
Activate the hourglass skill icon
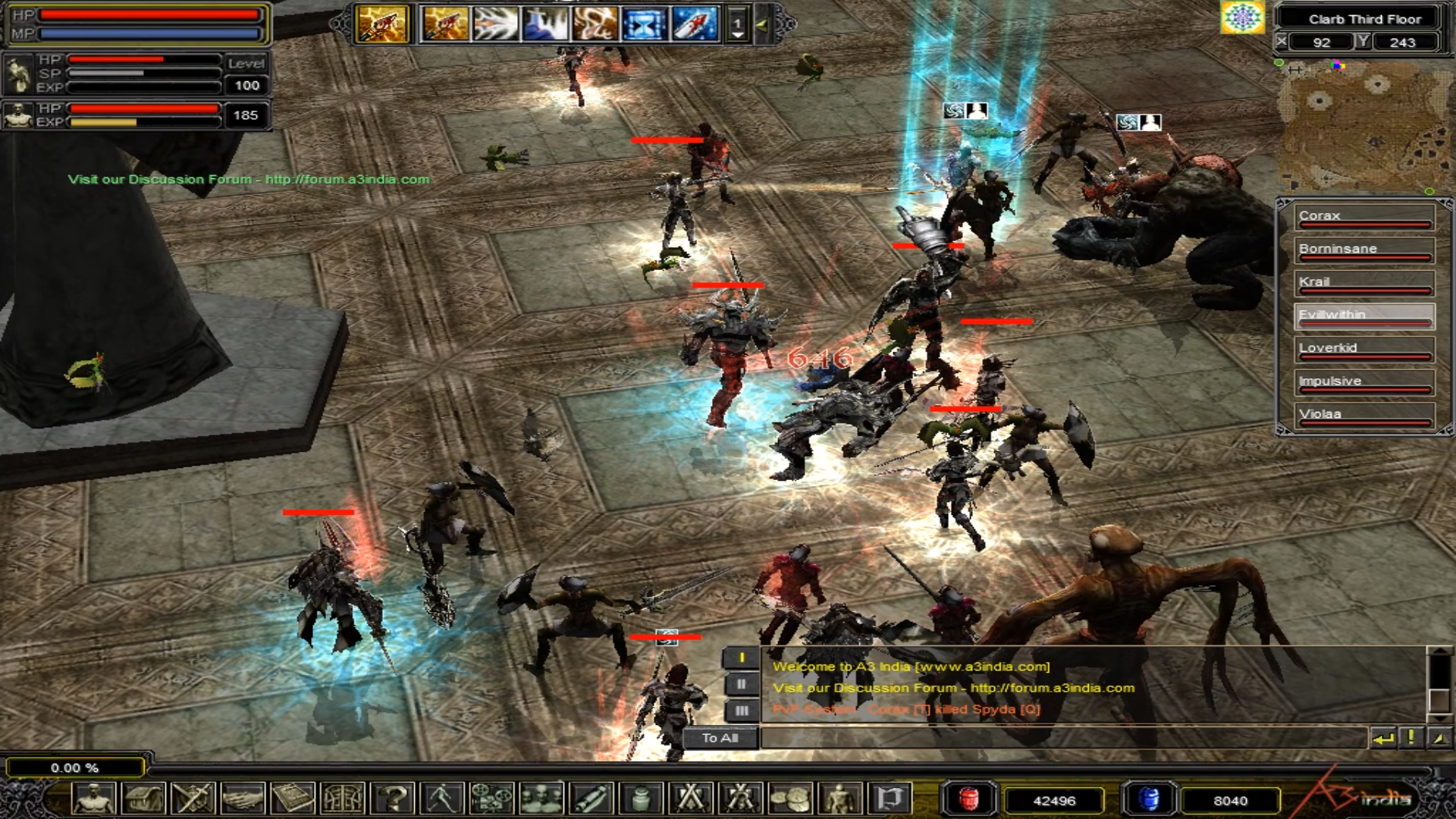(645, 24)
